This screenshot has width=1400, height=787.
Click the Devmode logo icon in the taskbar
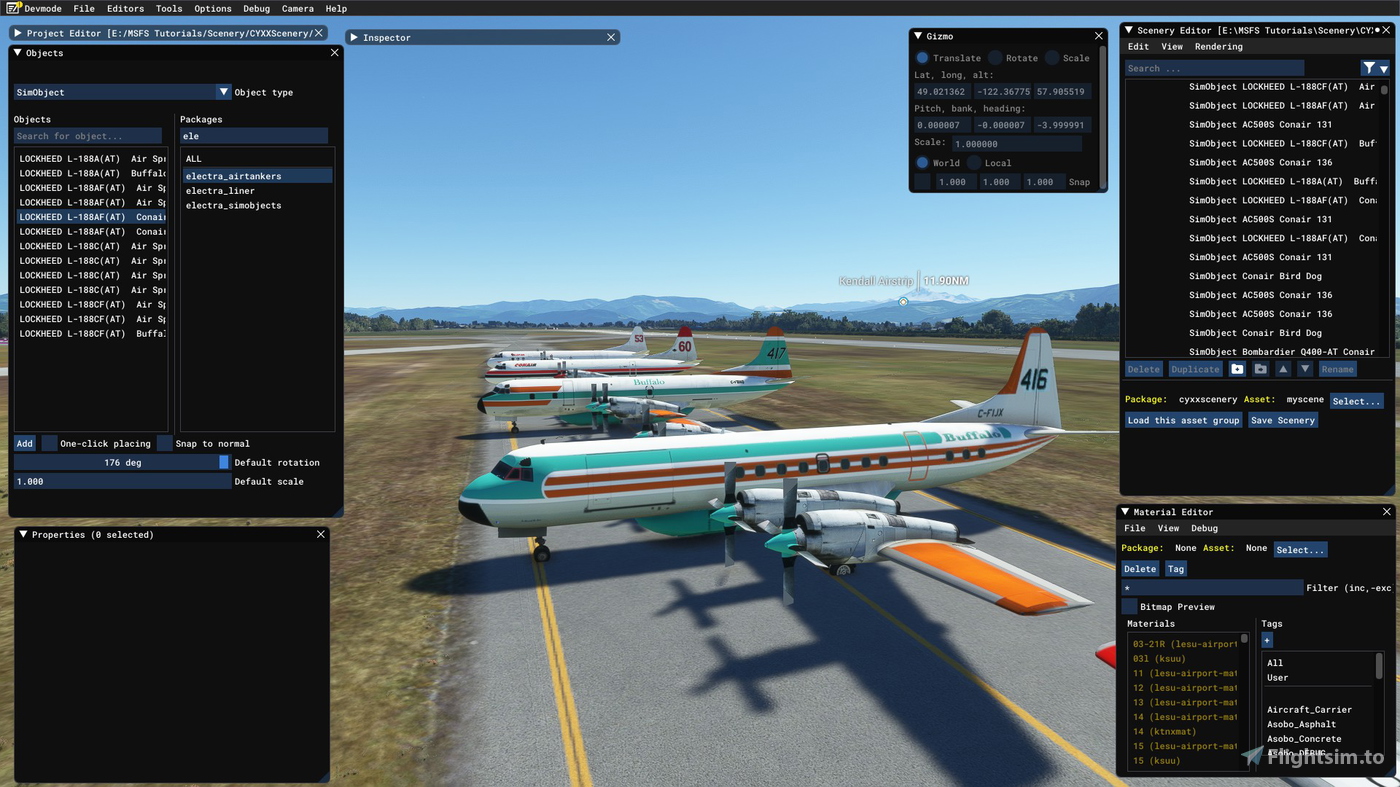(10, 8)
